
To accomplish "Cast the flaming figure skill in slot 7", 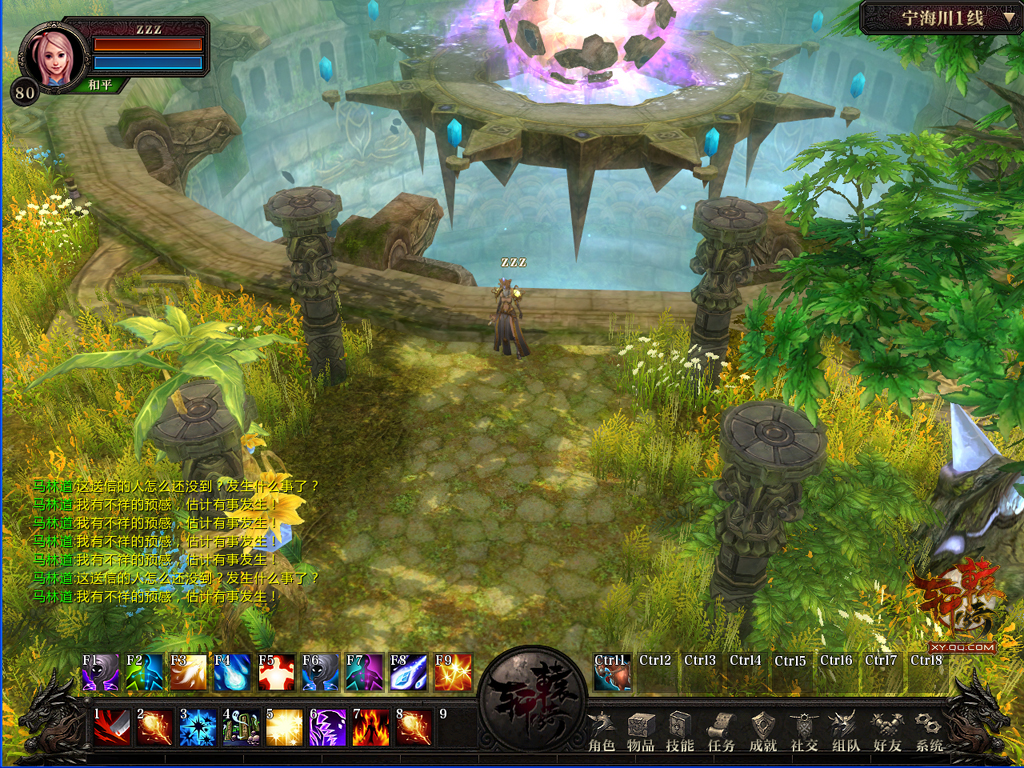I will click(x=371, y=727).
